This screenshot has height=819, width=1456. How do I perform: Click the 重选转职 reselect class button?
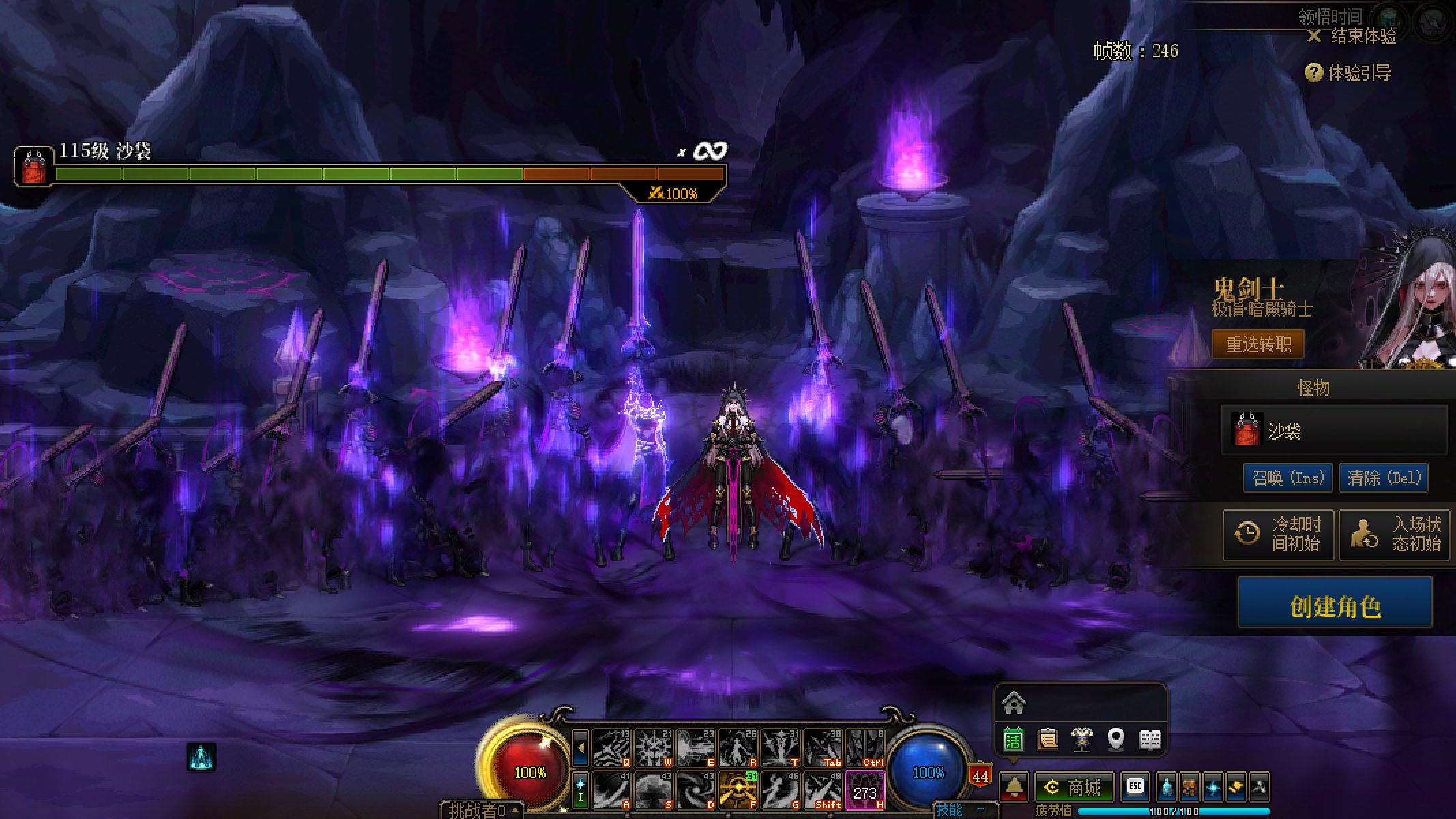point(1257,344)
